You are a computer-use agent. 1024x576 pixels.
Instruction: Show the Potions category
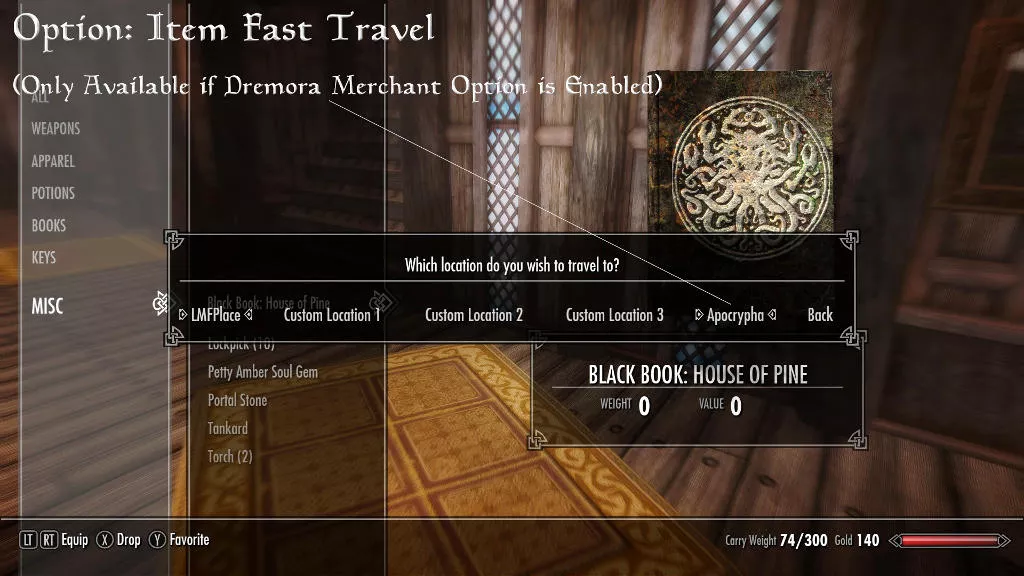pyautogui.click(x=53, y=193)
